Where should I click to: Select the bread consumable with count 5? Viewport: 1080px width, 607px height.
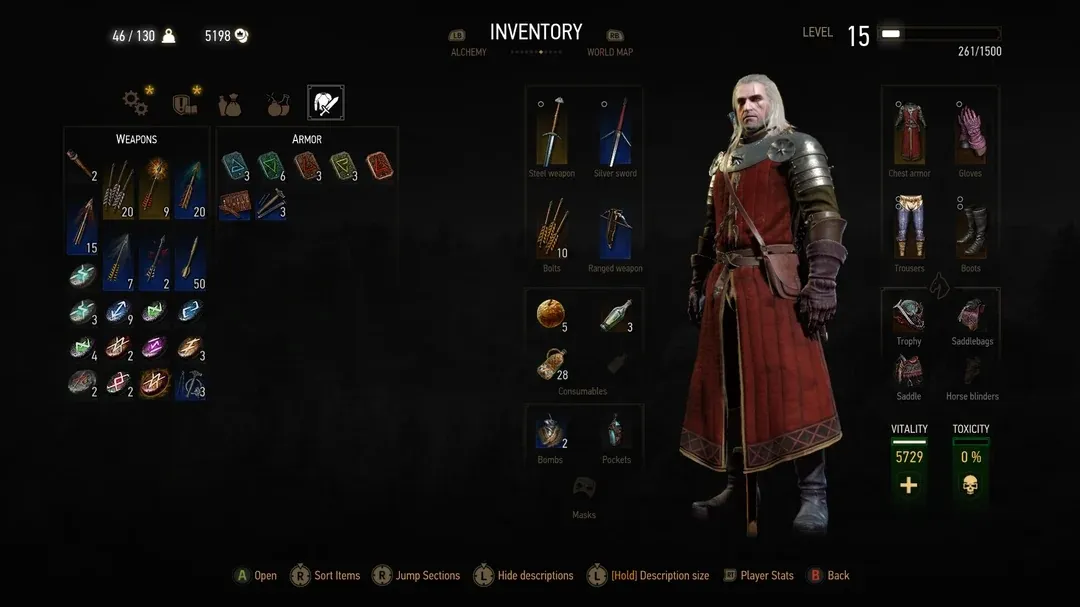pos(550,315)
